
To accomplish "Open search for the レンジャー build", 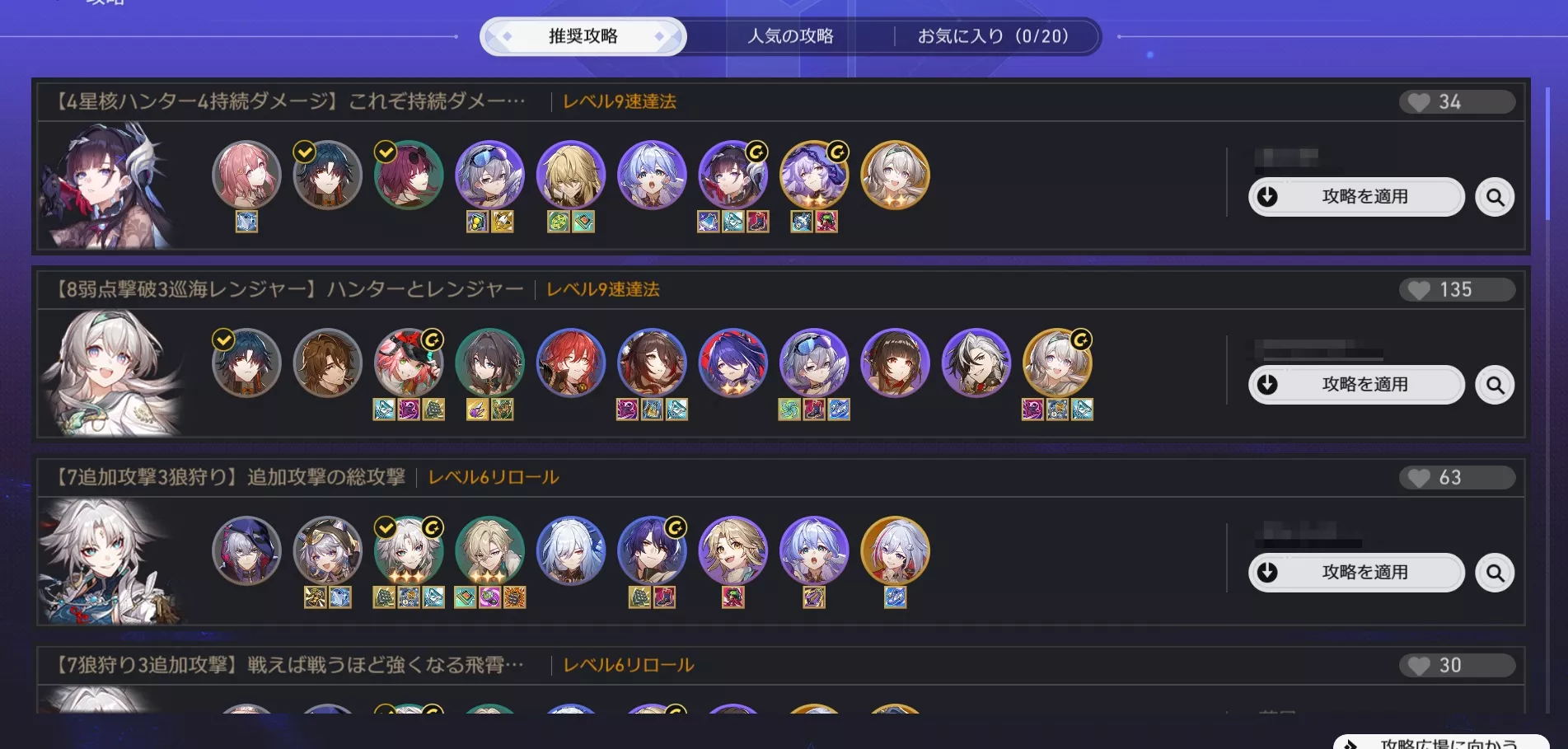I will tap(1495, 385).
